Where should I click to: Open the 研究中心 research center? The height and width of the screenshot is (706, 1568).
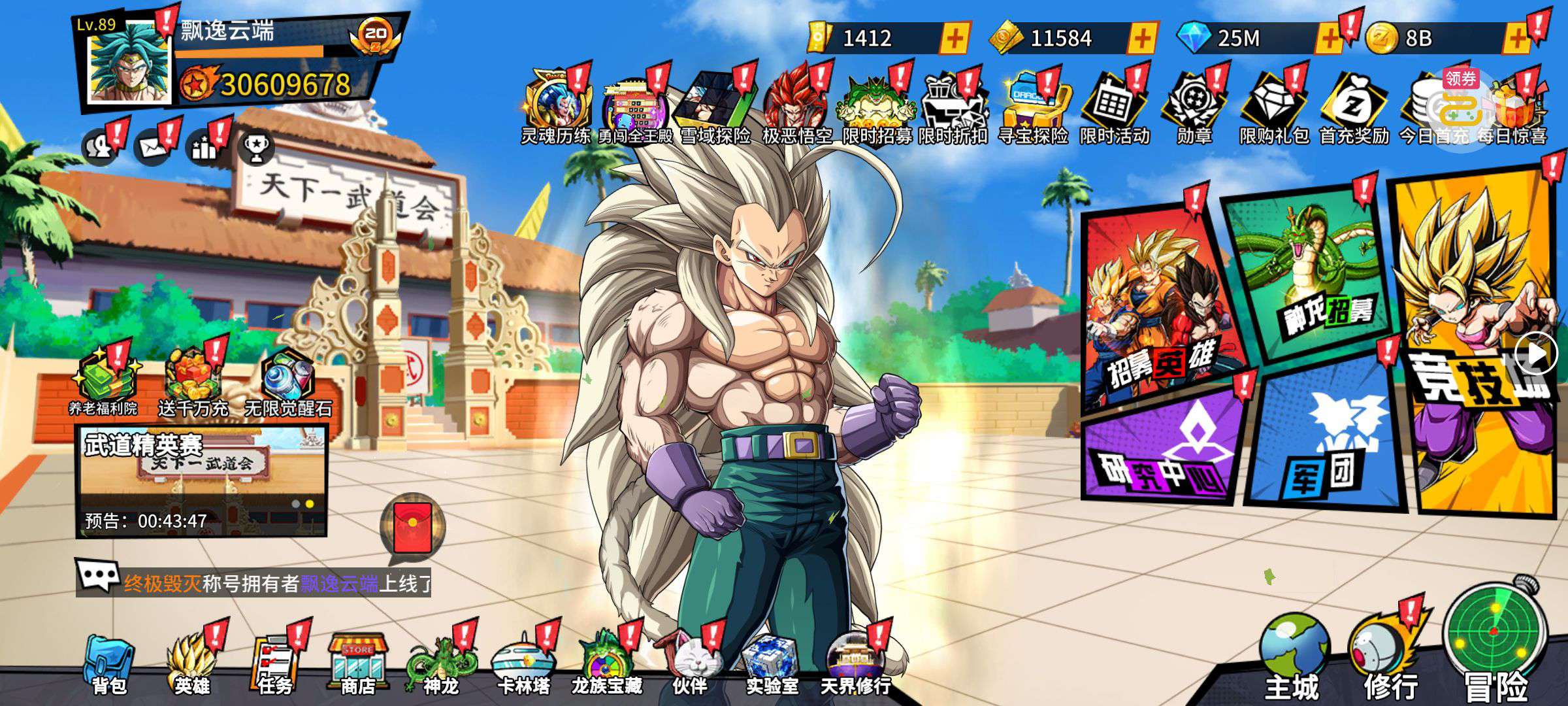1163,451
